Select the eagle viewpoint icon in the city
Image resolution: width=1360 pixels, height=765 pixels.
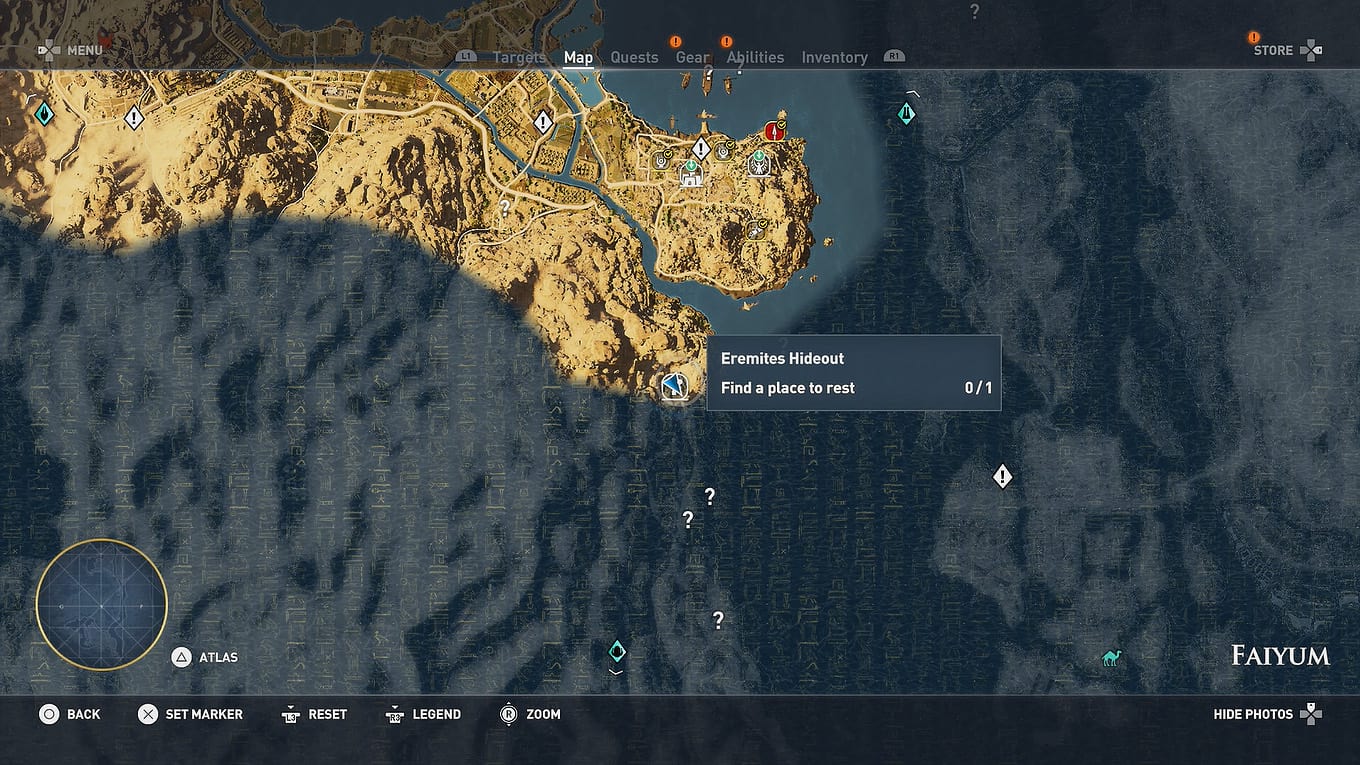click(x=758, y=165)
